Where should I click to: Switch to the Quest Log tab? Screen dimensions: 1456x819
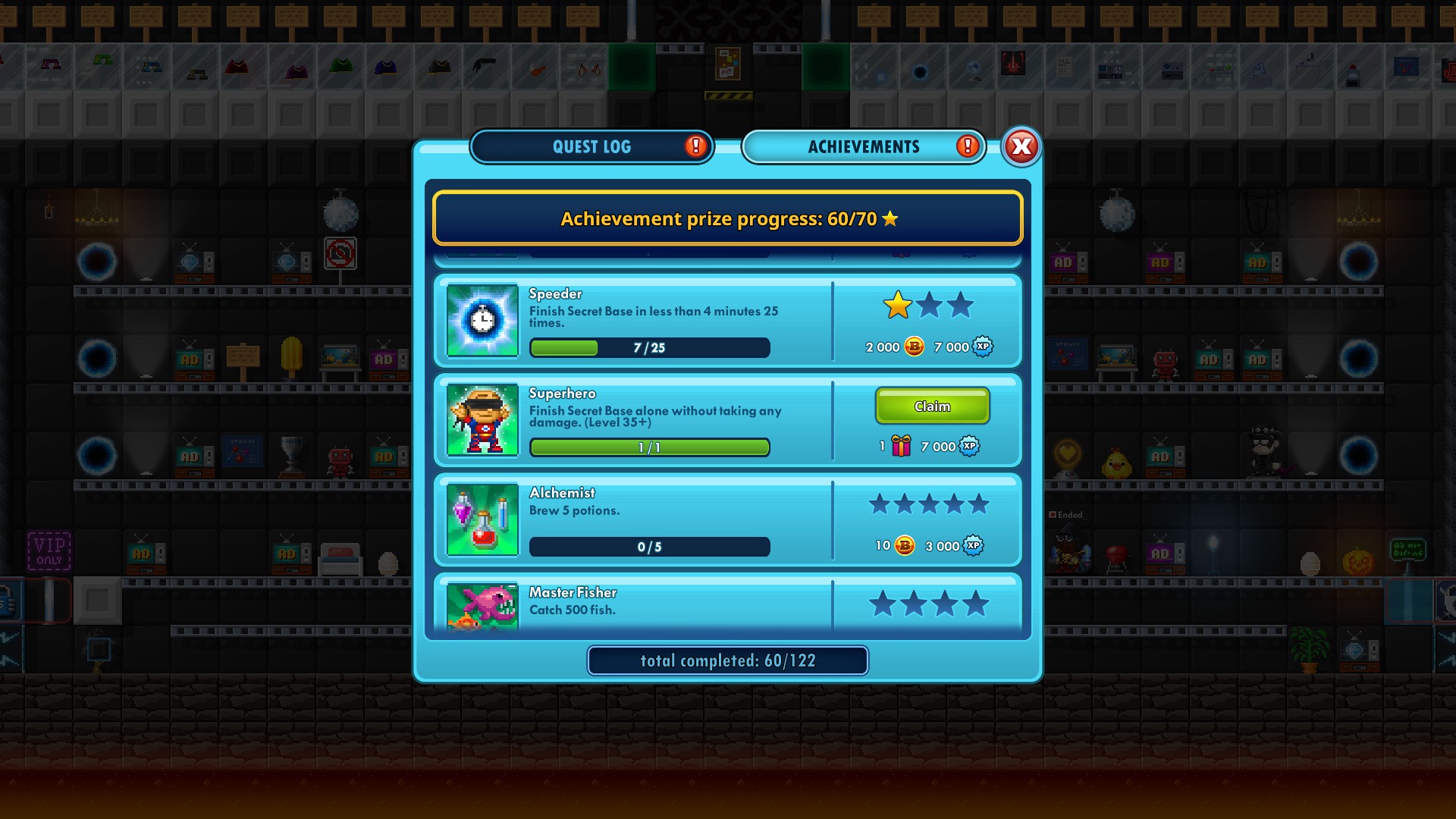click(x=592, y=146)
